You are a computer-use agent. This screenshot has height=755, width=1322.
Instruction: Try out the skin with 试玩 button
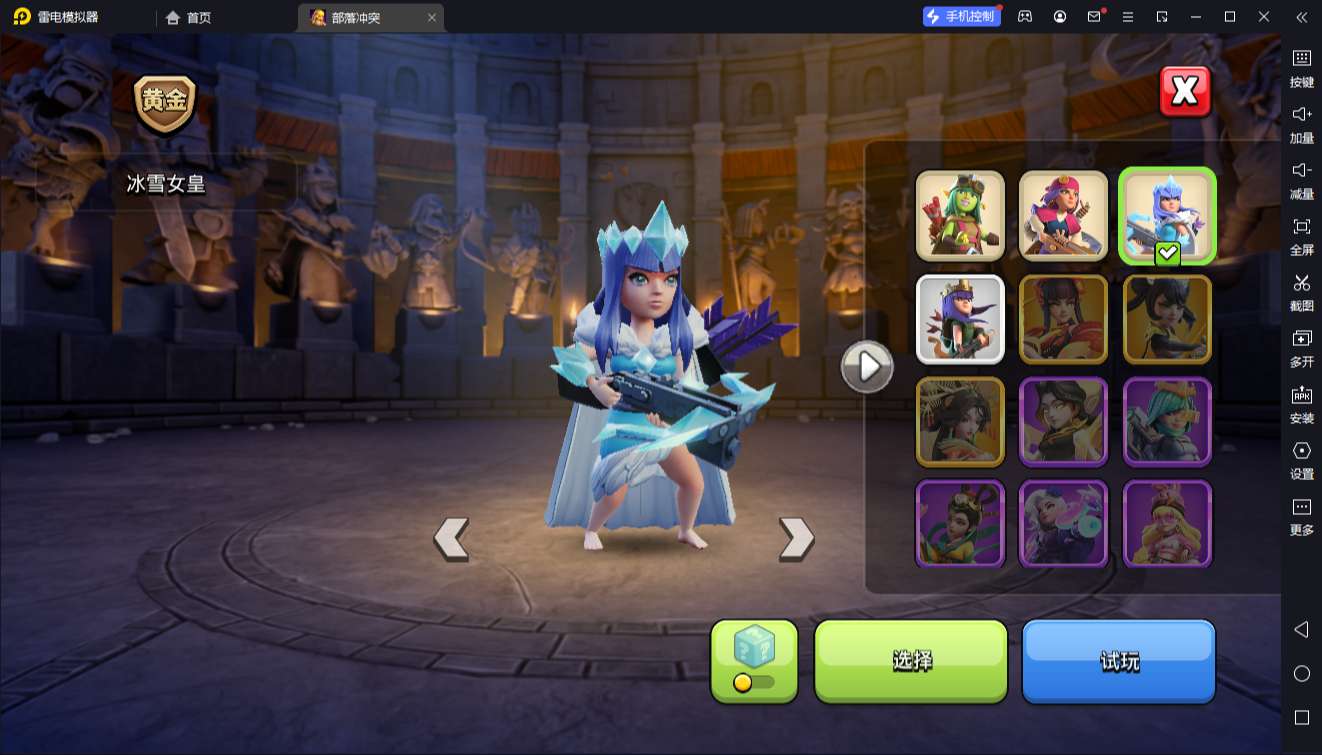pyautogui.click(x=1118, y=660)
